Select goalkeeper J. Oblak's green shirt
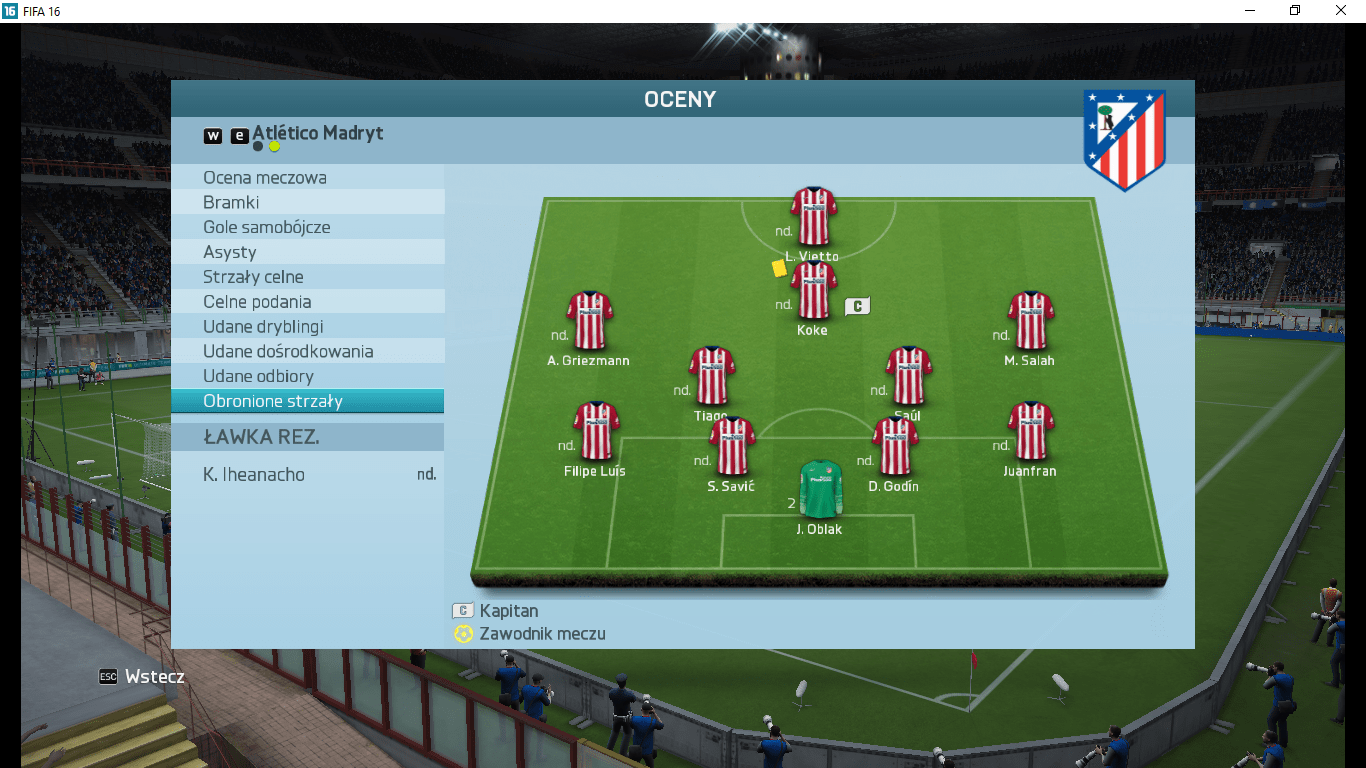Viewport: 1366px width, 768px height. (x=820, y=488)
